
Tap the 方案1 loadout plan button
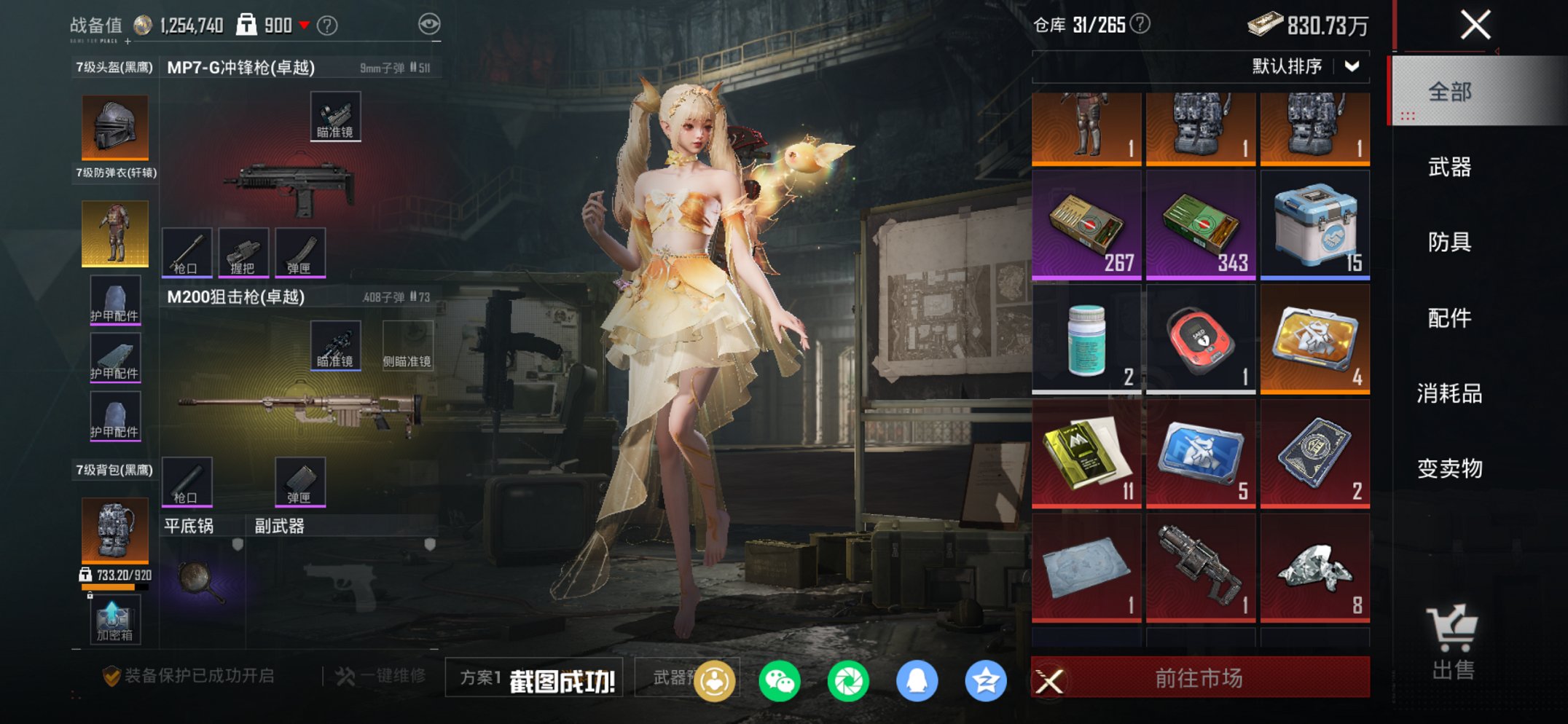coord(482,678)
